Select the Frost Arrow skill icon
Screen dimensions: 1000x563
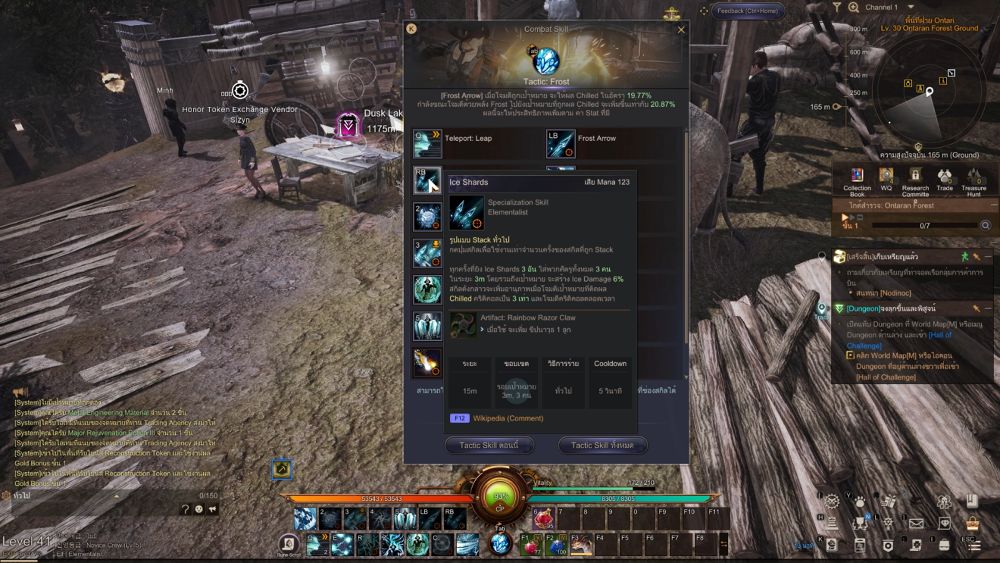[x=560, y=144]
